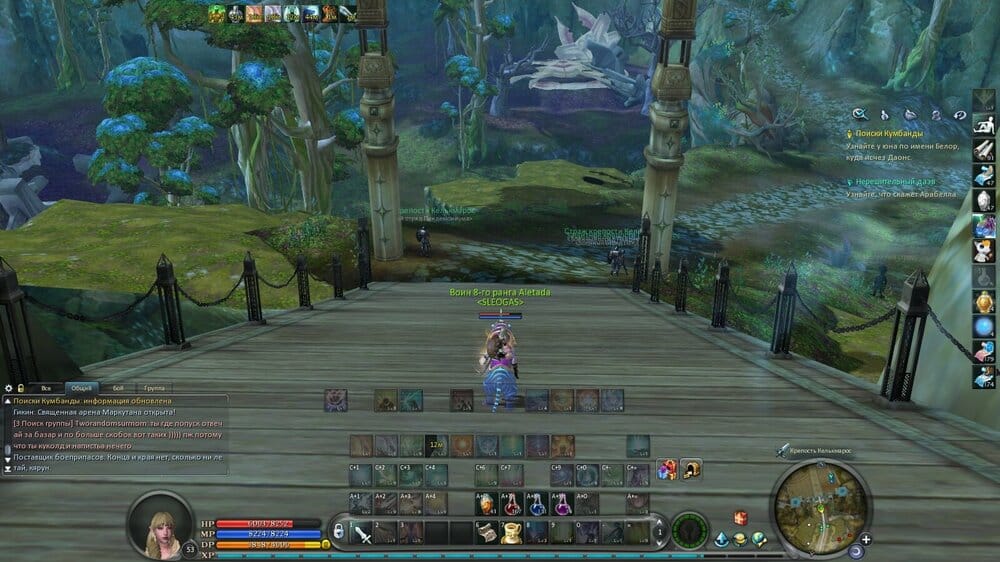Select the "Группа" chat tab
This screenshot has width=1000, height=562.
point(153,388)
